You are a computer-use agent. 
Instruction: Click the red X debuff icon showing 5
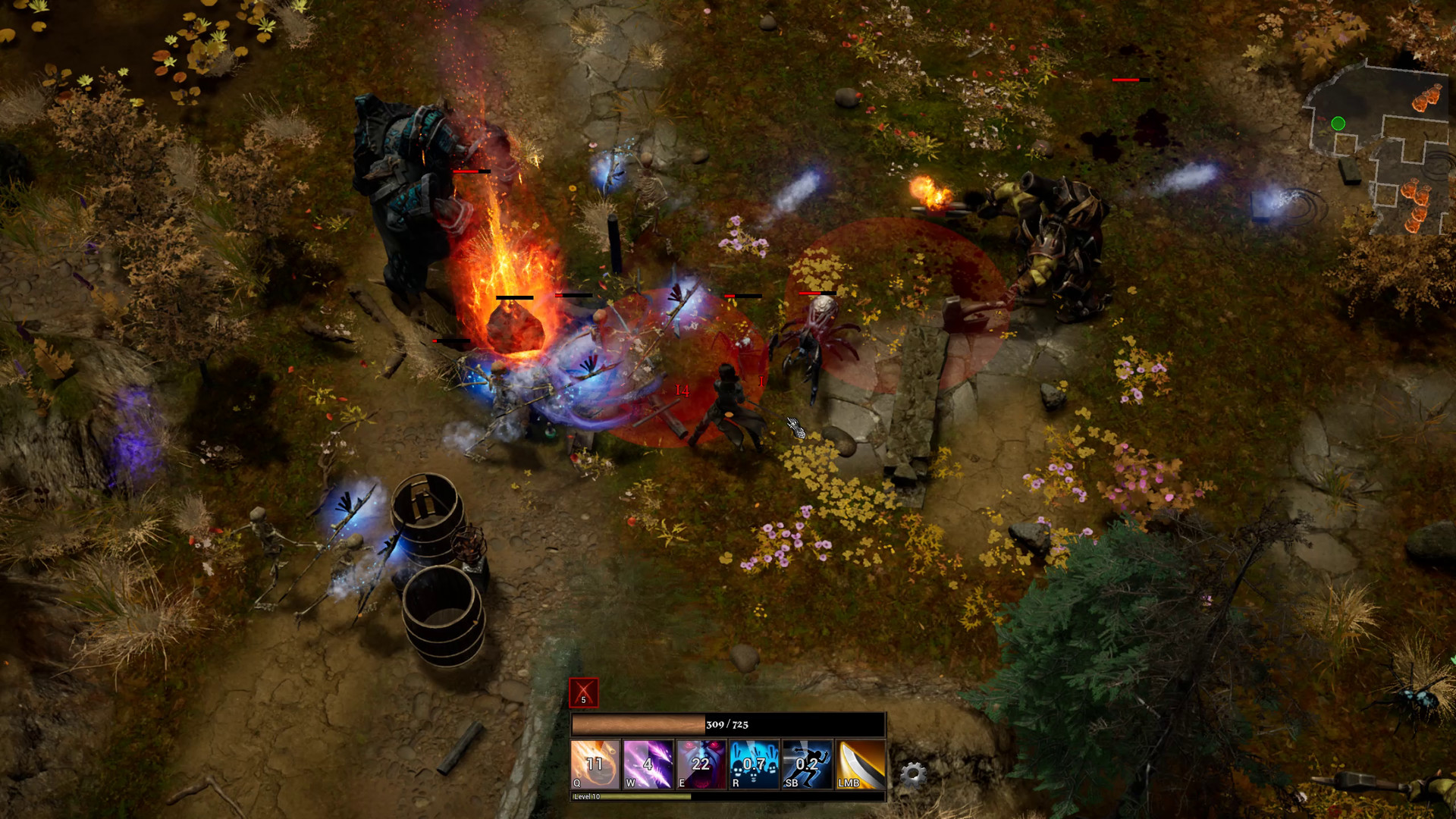[x=583, y=691]
